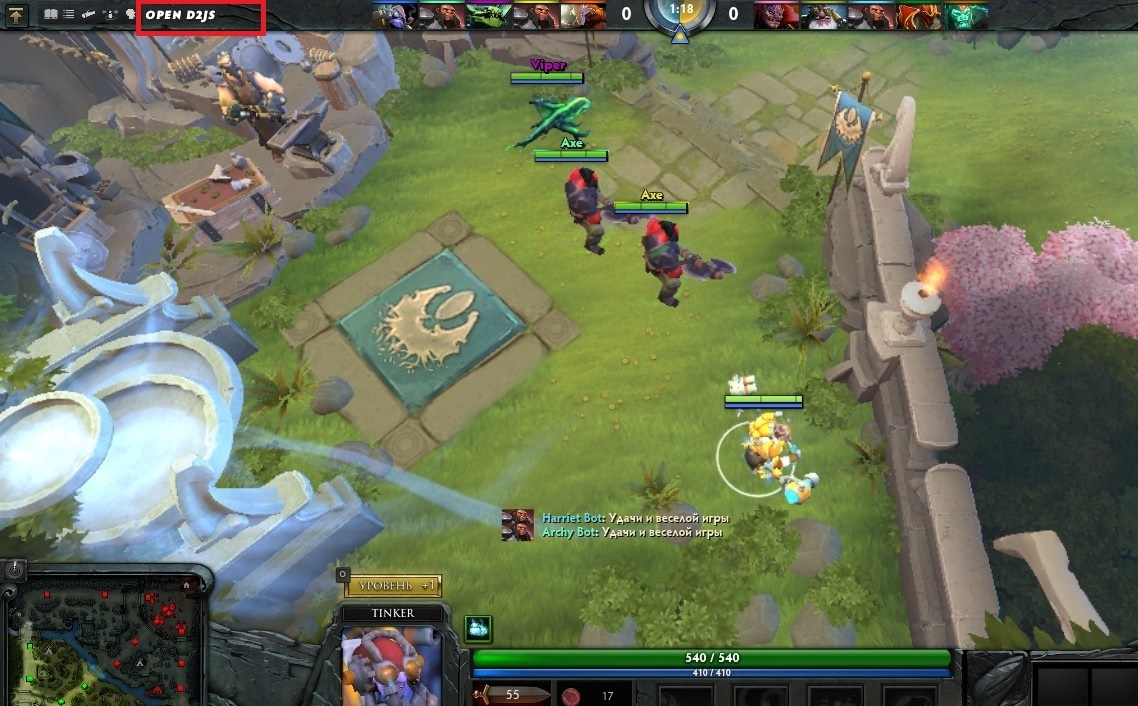Click the blue buff icon above health bar
The height and width of the screenshot is (706, 1138).
coord(478,629)
